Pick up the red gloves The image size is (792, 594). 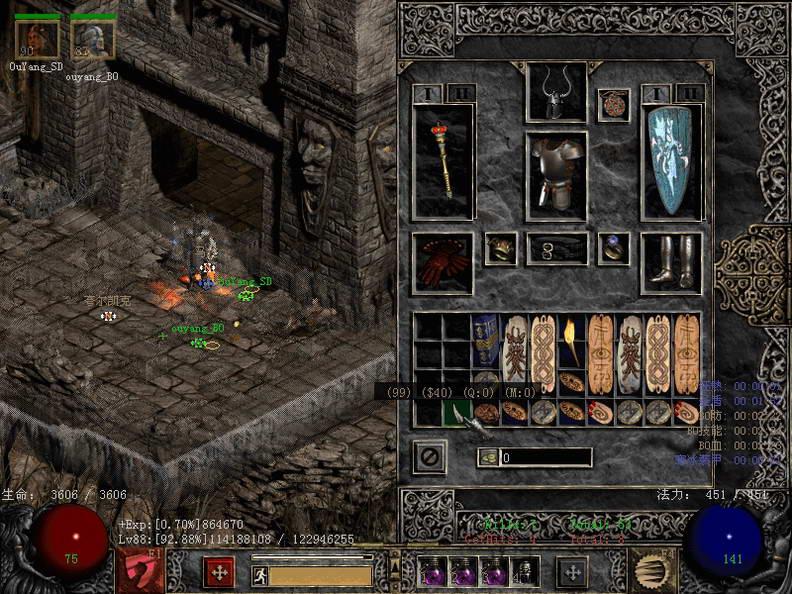coord(442,262)
